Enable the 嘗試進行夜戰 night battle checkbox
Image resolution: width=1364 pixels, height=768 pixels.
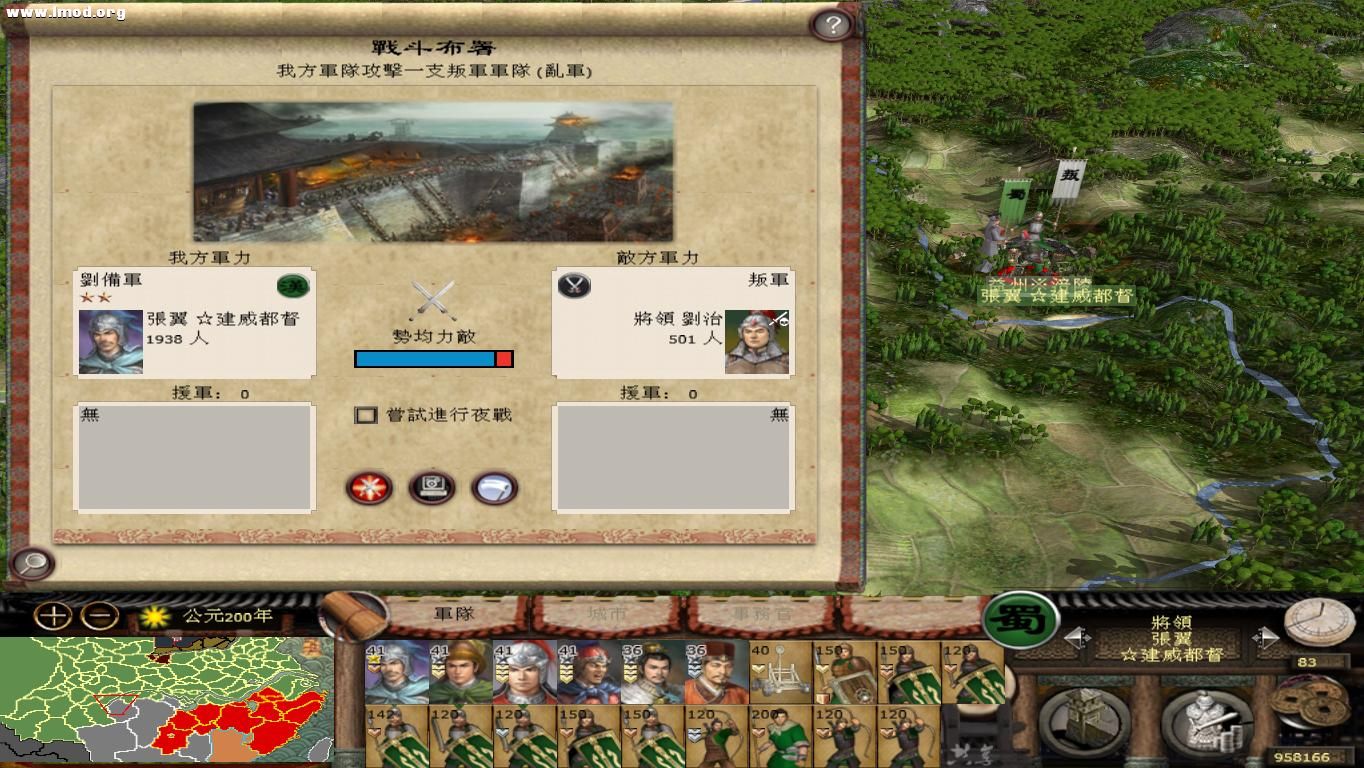pyautogui.click(x=366, y=414)
